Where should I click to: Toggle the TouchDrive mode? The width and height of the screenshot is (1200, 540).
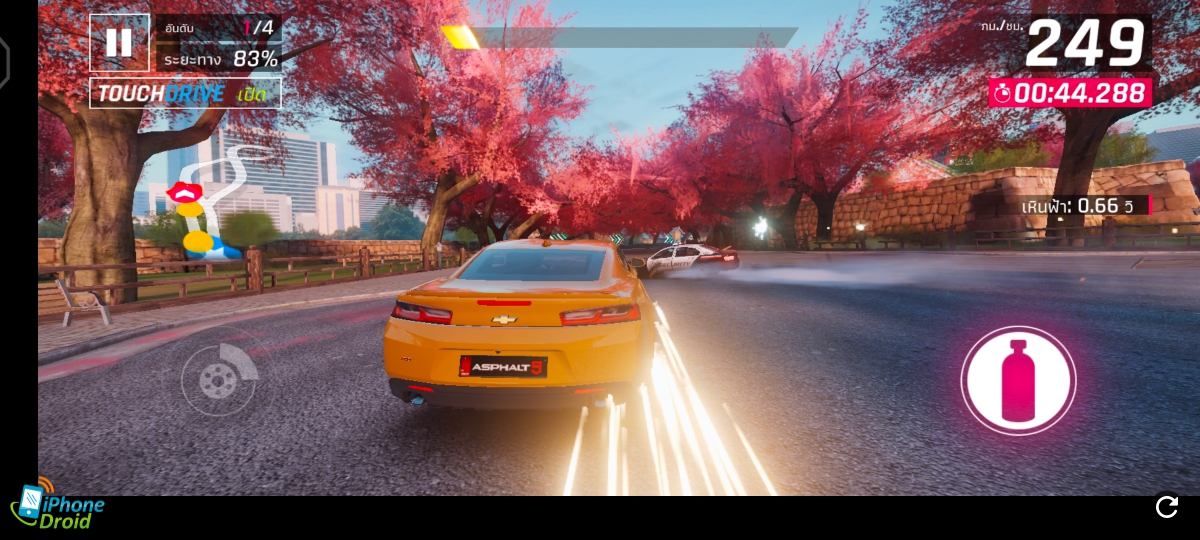[x=186, y=94]
